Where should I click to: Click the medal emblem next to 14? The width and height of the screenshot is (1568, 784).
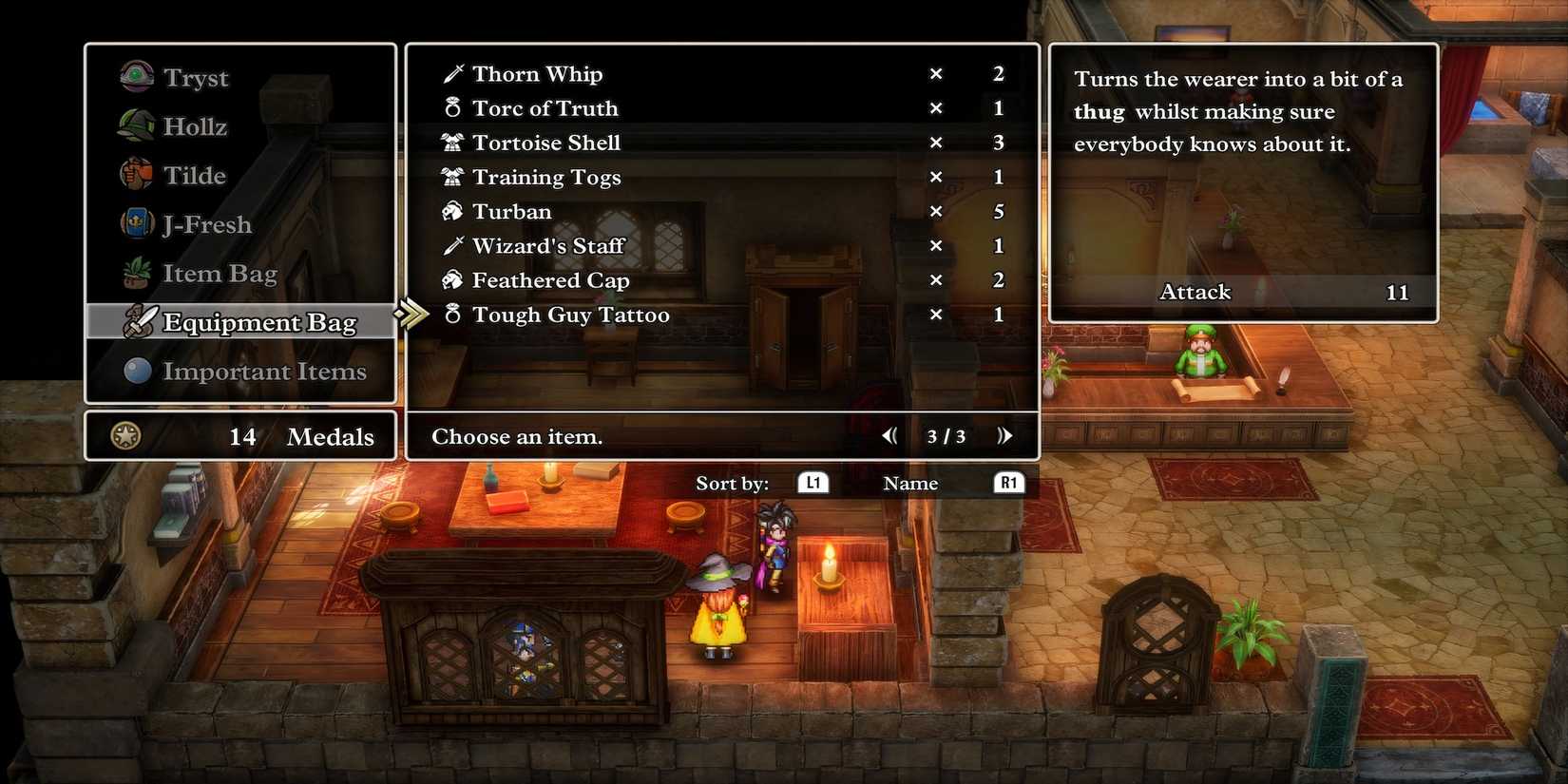pos(128,435)
